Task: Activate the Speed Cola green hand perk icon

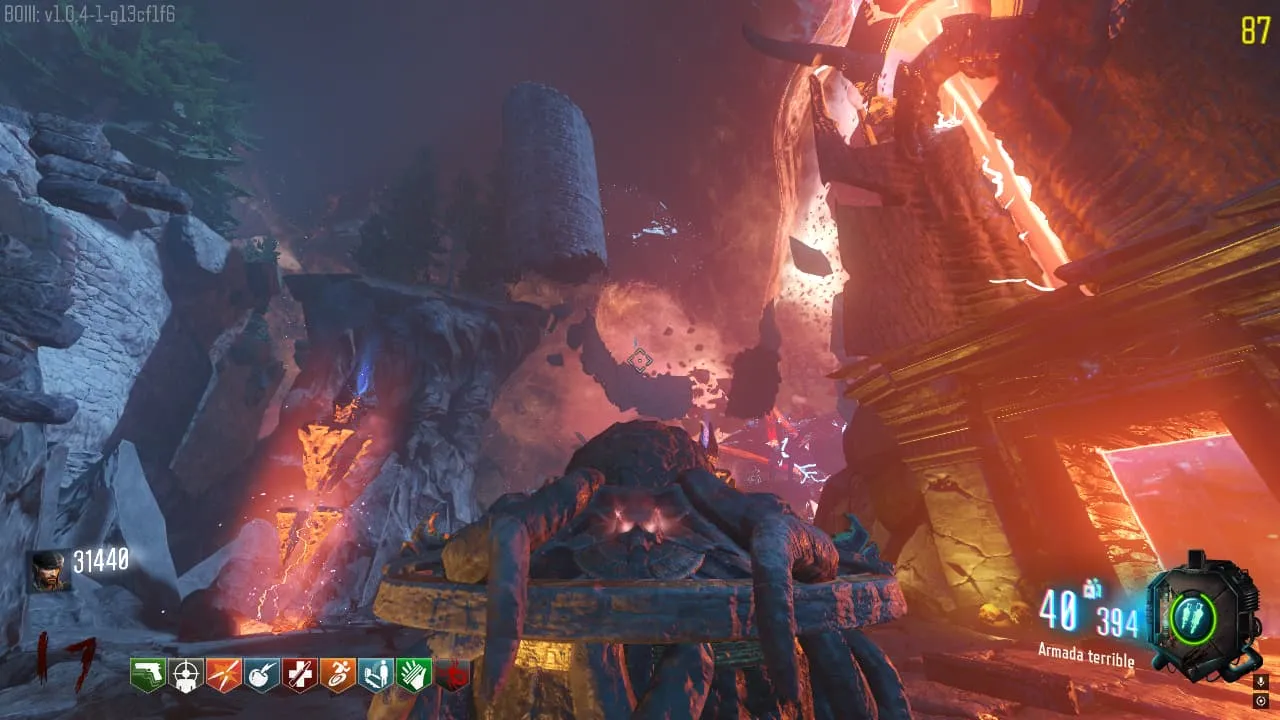Action: (x=413, y=675)
